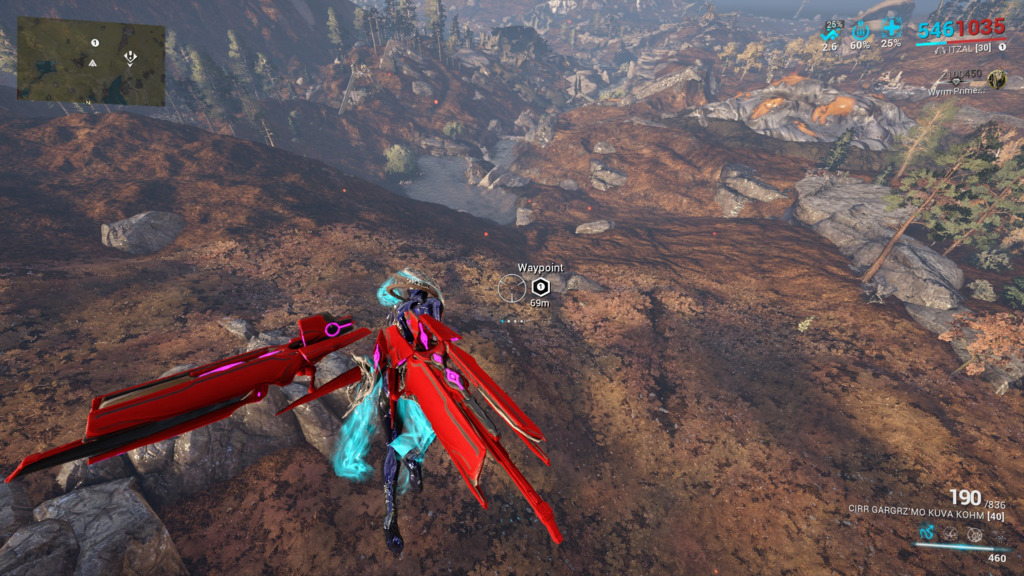Click the chevron buff icon showing 2.6

[830, 31]
